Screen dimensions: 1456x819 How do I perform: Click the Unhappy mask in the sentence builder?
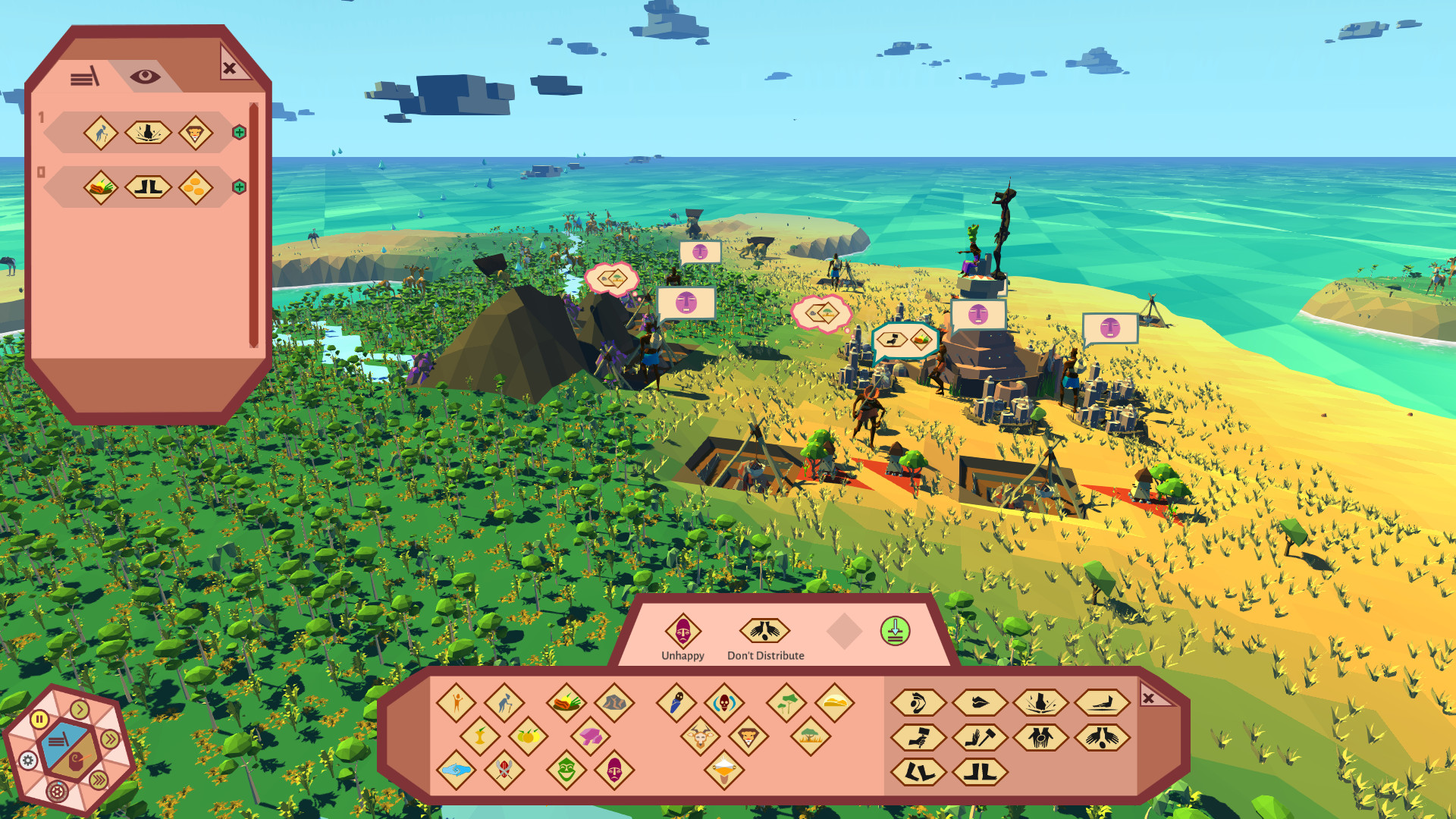click(682, 631)
